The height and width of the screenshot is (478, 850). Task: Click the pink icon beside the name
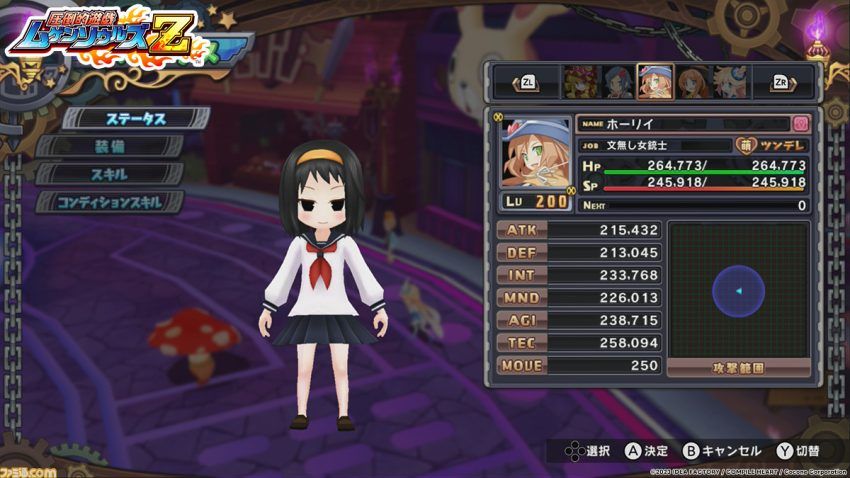[800, 123]
